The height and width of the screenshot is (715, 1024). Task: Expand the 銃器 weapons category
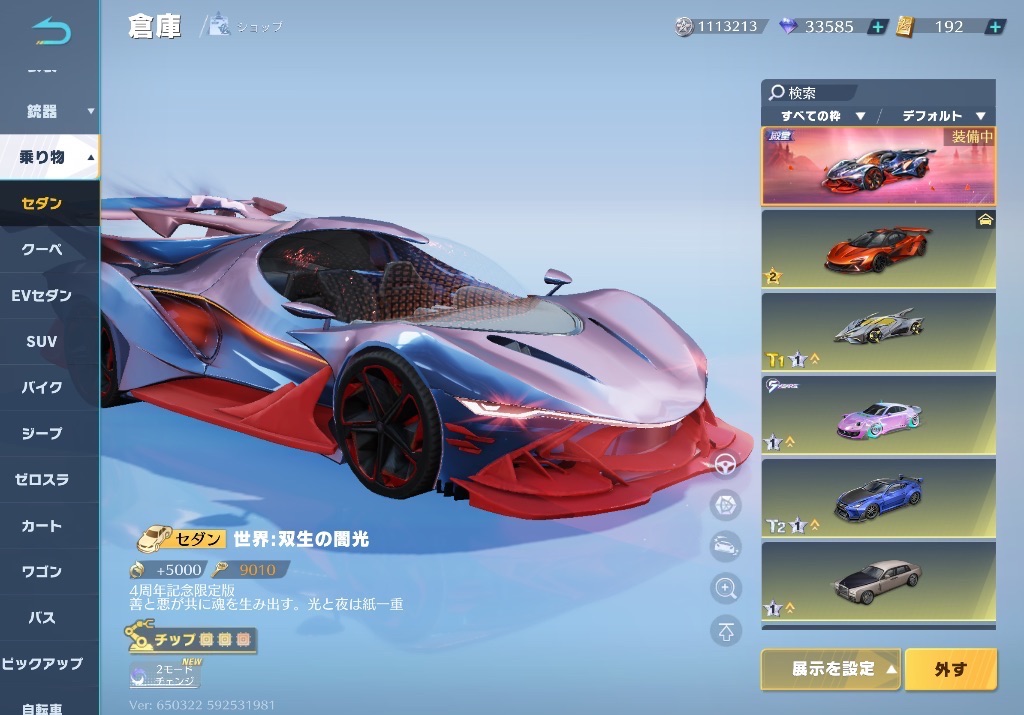(x=50, y=111)
